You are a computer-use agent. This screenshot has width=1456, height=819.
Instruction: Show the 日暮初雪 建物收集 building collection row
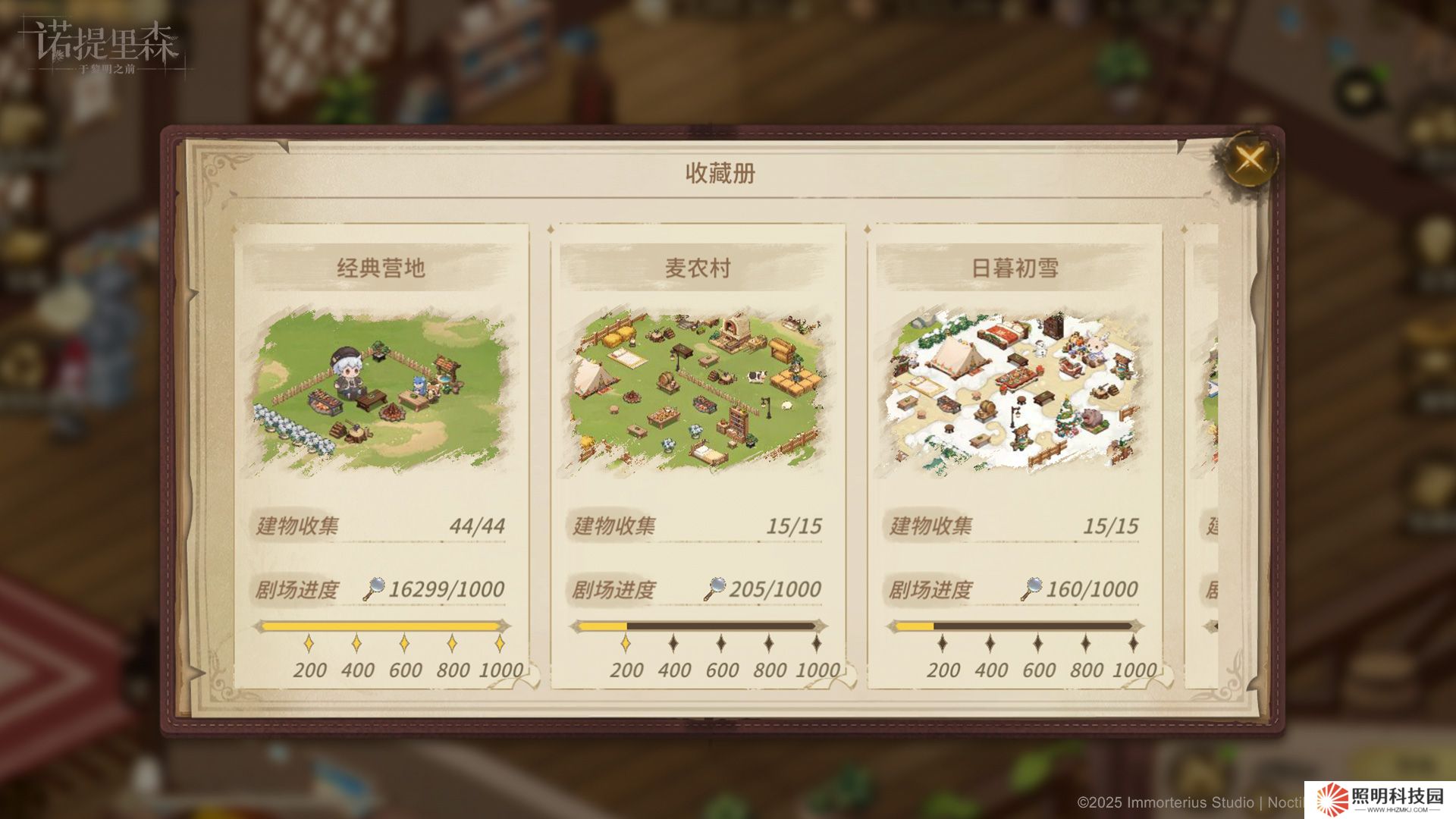pos(1014,526)
